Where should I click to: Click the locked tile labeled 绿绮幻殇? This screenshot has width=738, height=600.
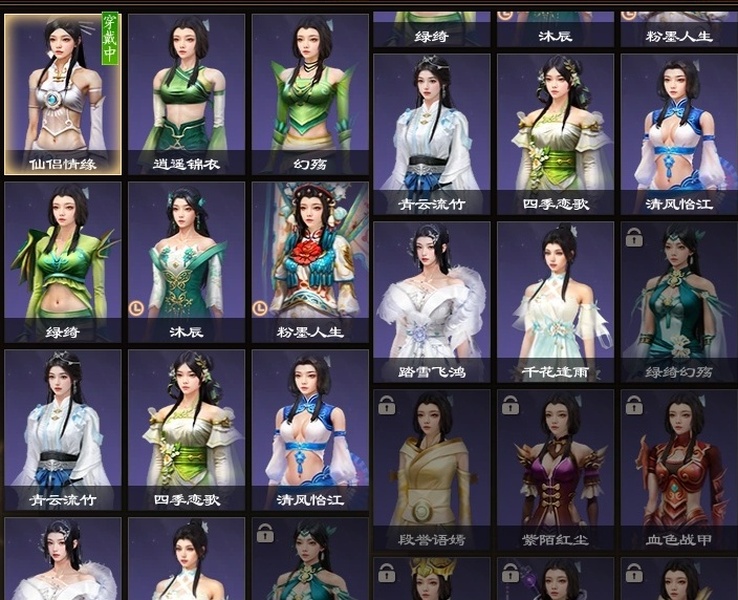point(679,302)
